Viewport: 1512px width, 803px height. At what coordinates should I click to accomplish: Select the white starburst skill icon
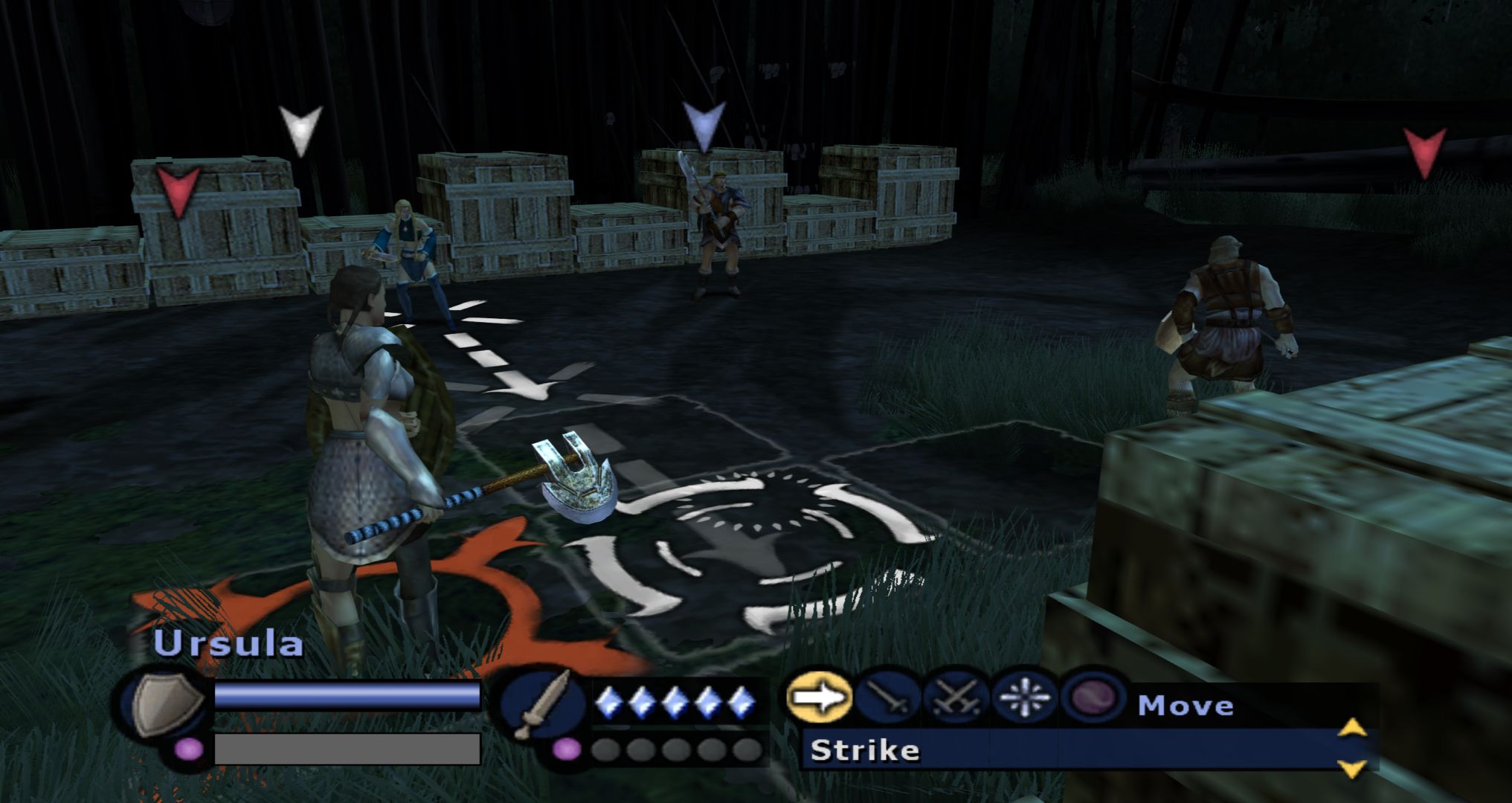click(x=1024, y=699)
